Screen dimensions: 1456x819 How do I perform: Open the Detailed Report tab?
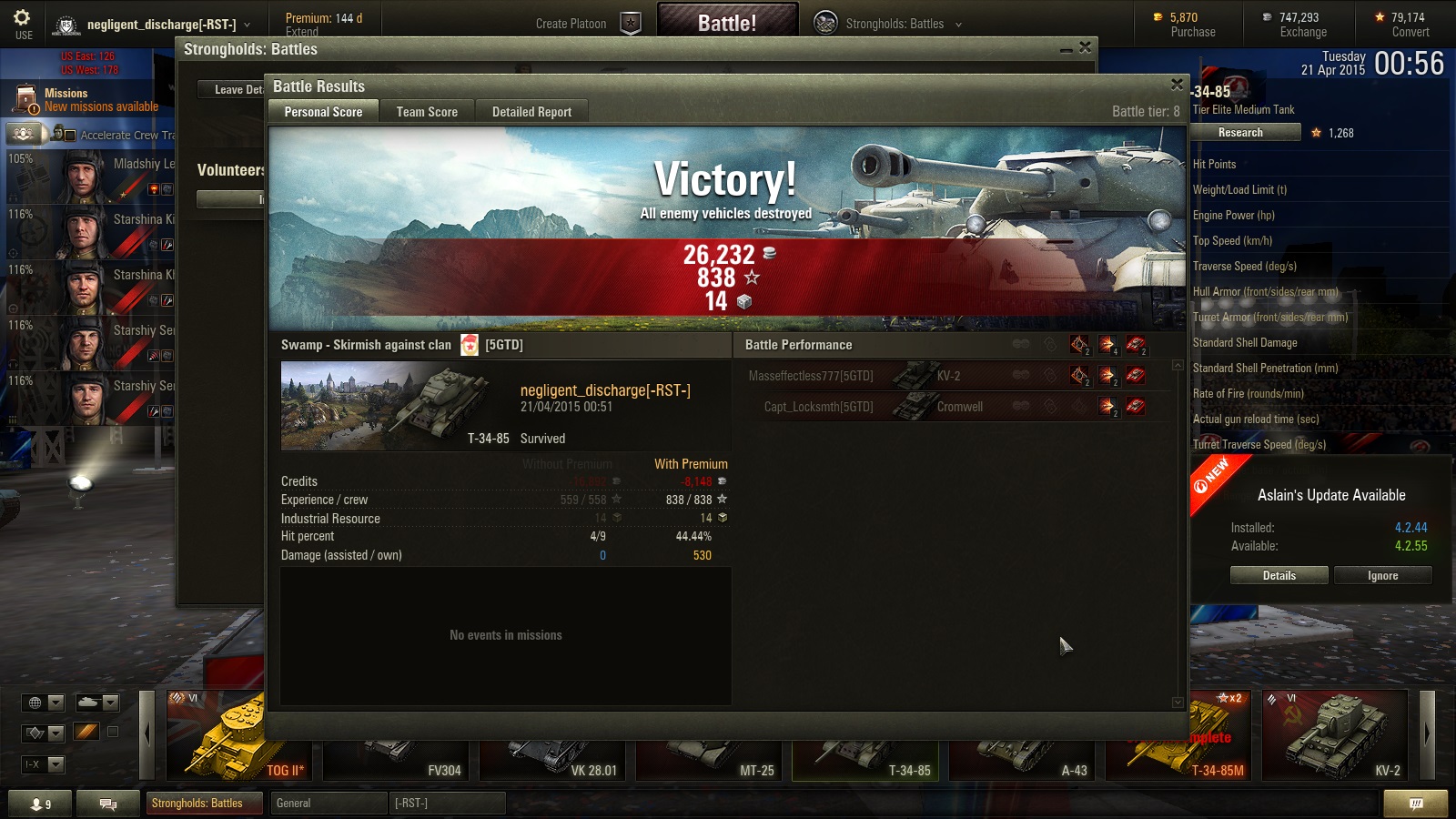point(531,112)
